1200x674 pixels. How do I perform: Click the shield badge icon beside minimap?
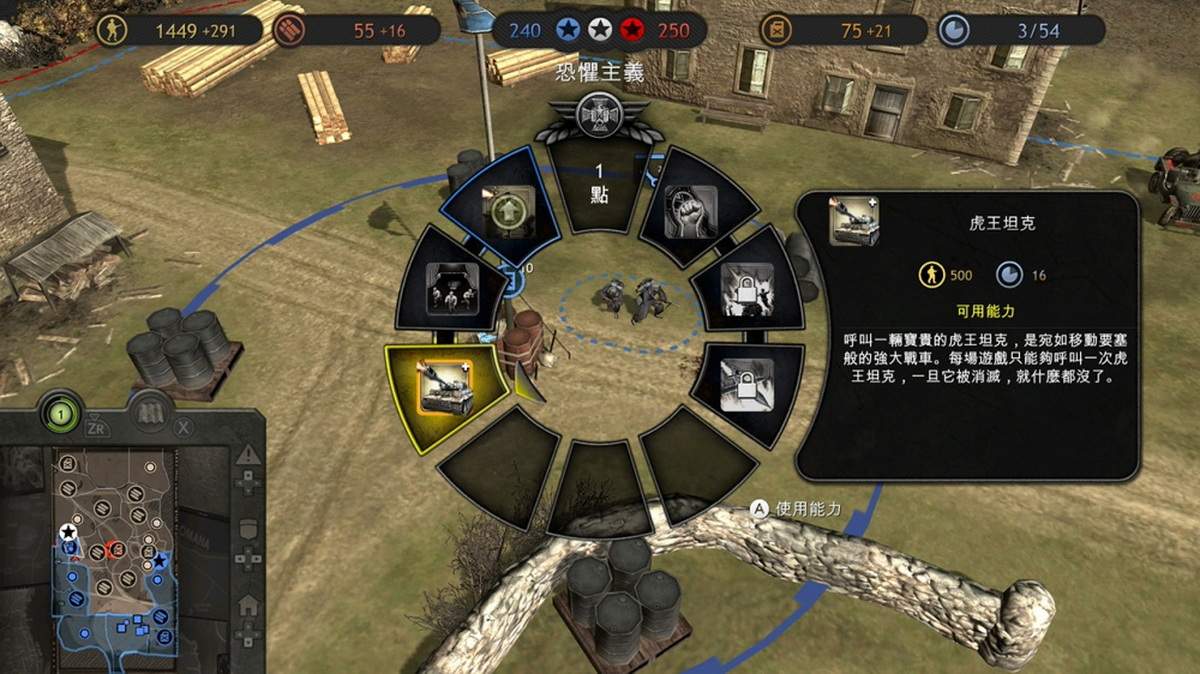point(248,528)
